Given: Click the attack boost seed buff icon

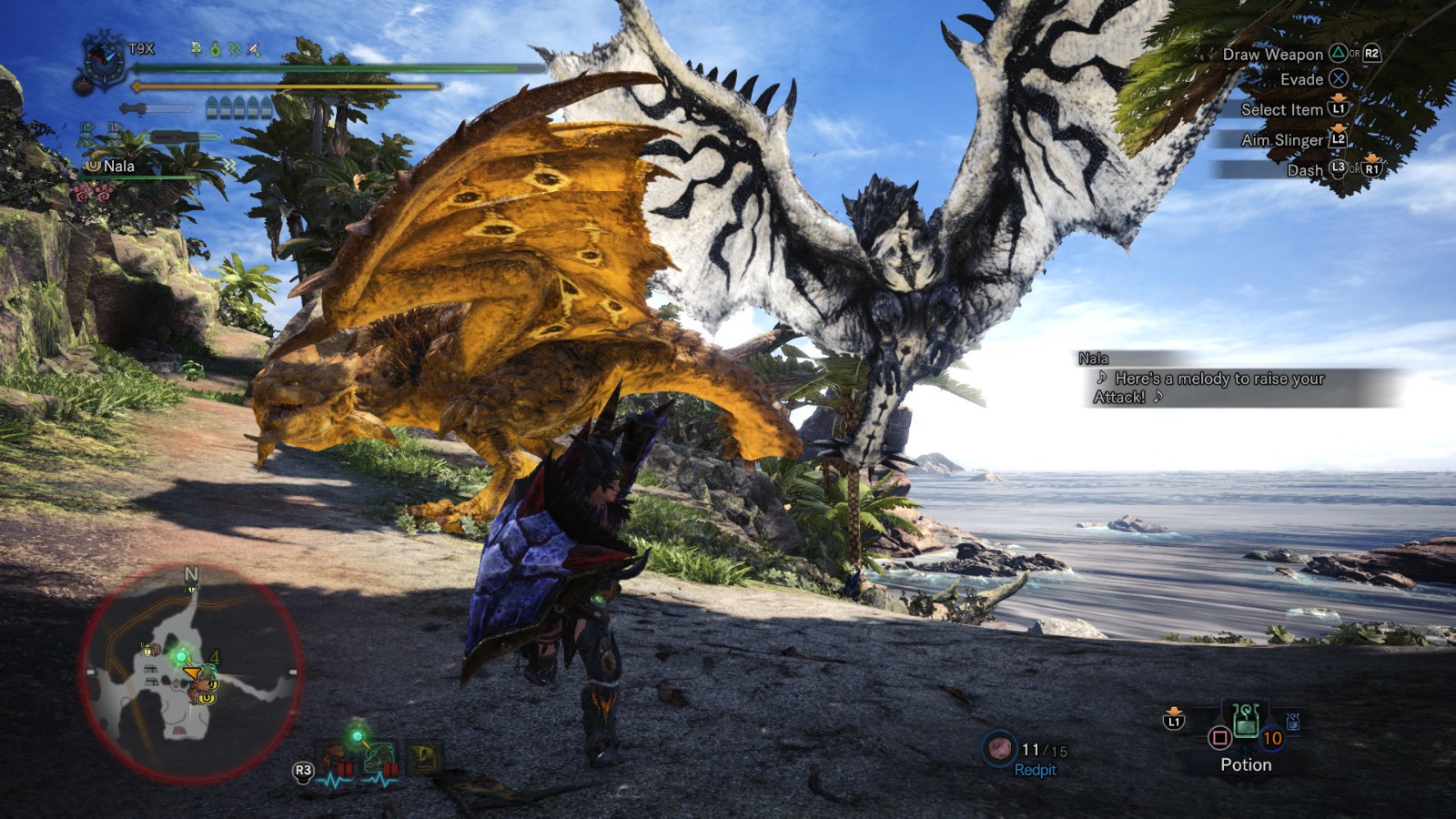Looking at the screenshot, I should [x=214, y=50].
